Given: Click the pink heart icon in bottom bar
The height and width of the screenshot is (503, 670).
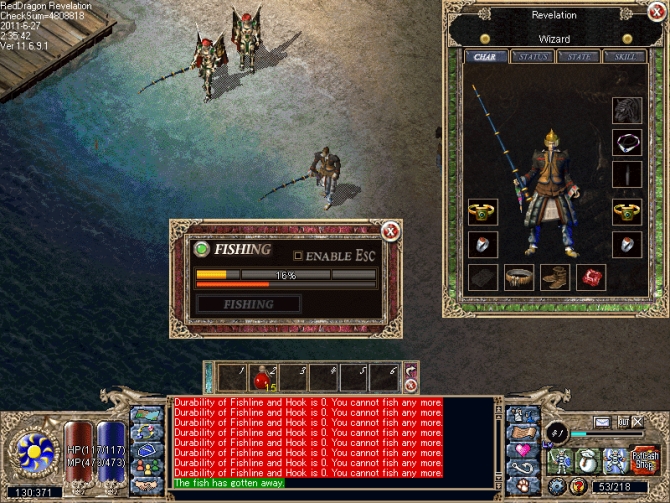Looking at the screenshot, I should point(523,451).
